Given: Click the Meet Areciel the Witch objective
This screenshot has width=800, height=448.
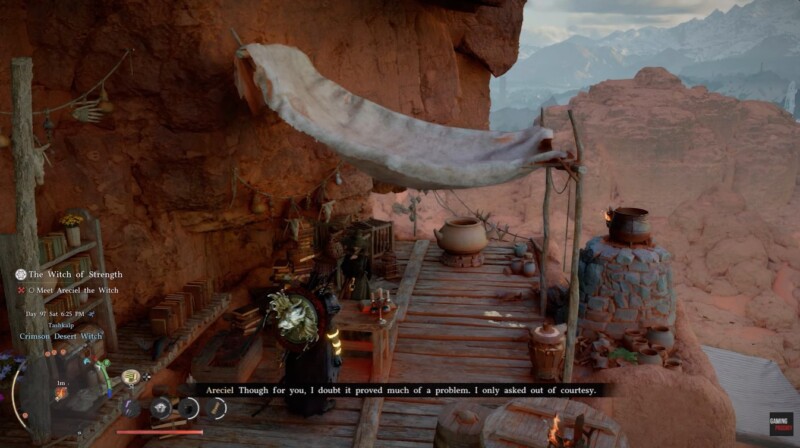Looking at the screenshot, I should tap(76, 290).
